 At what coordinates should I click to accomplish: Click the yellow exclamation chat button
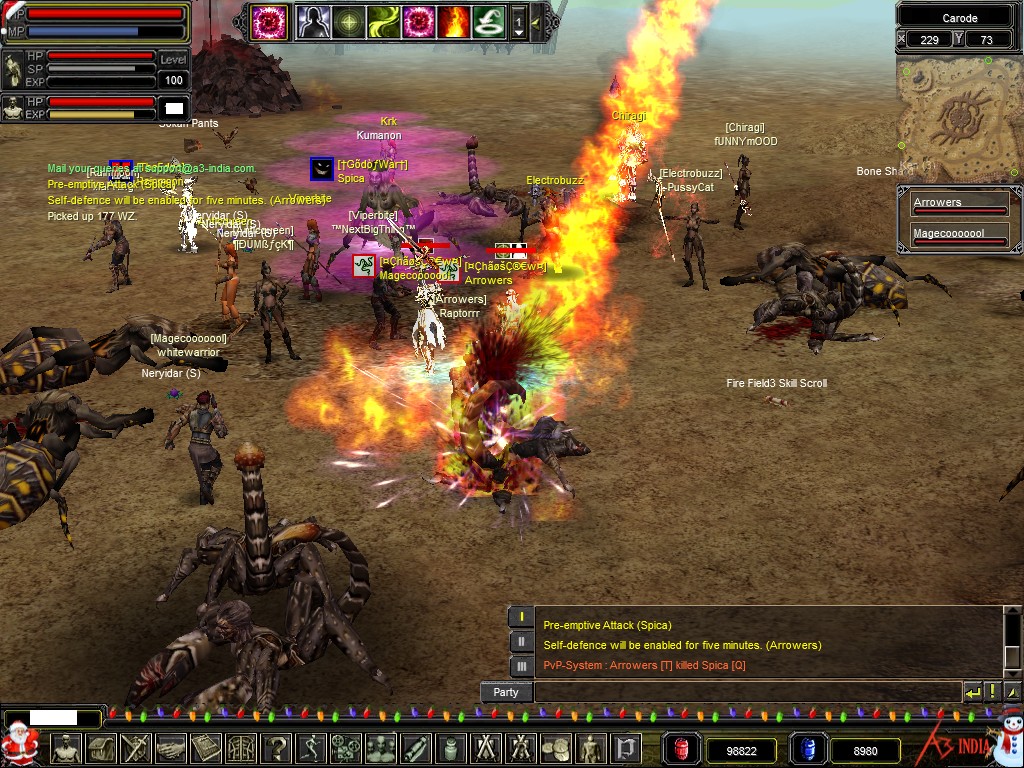pyautogui.click(x=992, y=692)
